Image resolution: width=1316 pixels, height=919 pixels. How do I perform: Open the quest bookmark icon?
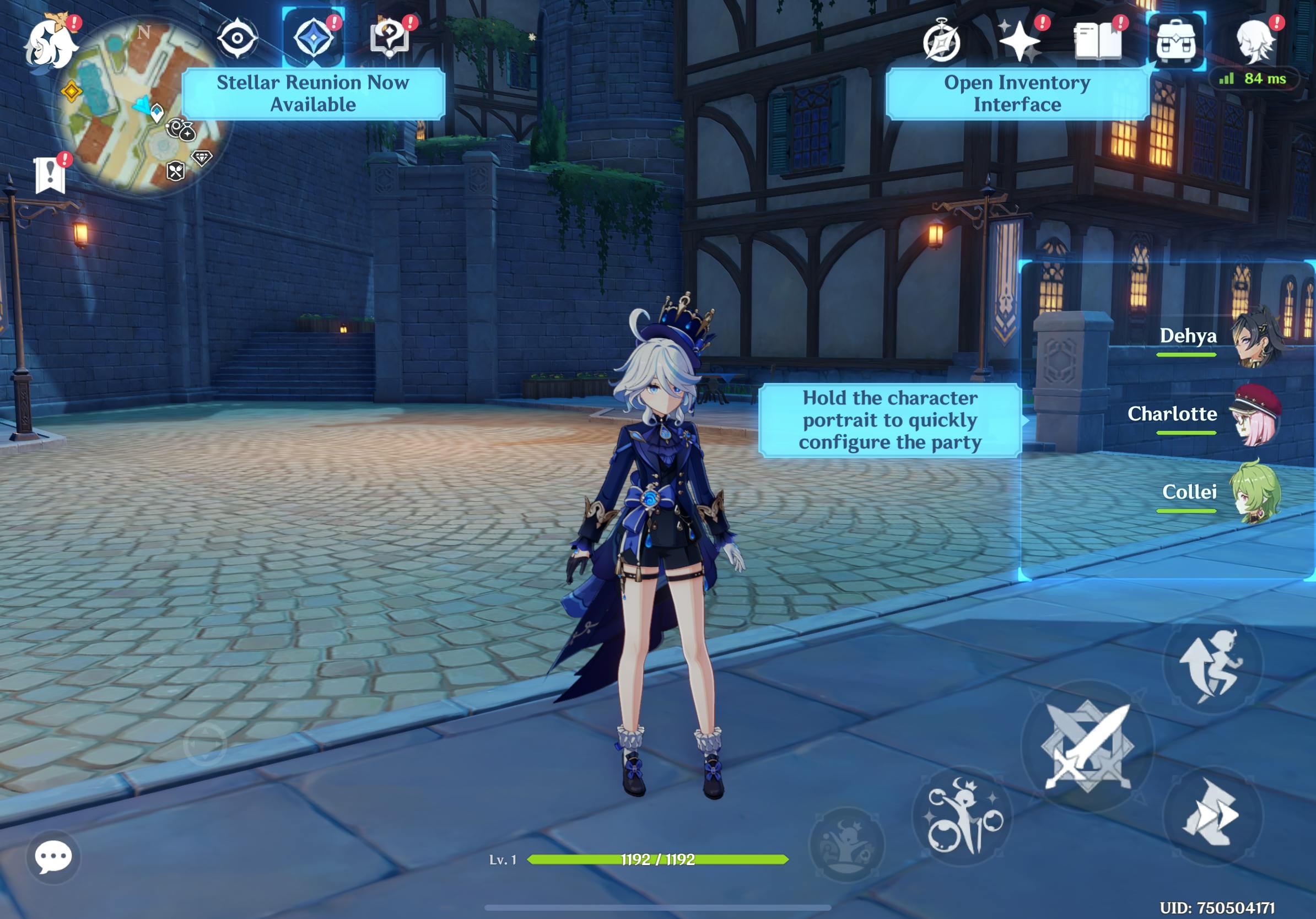tap(51, 174)
